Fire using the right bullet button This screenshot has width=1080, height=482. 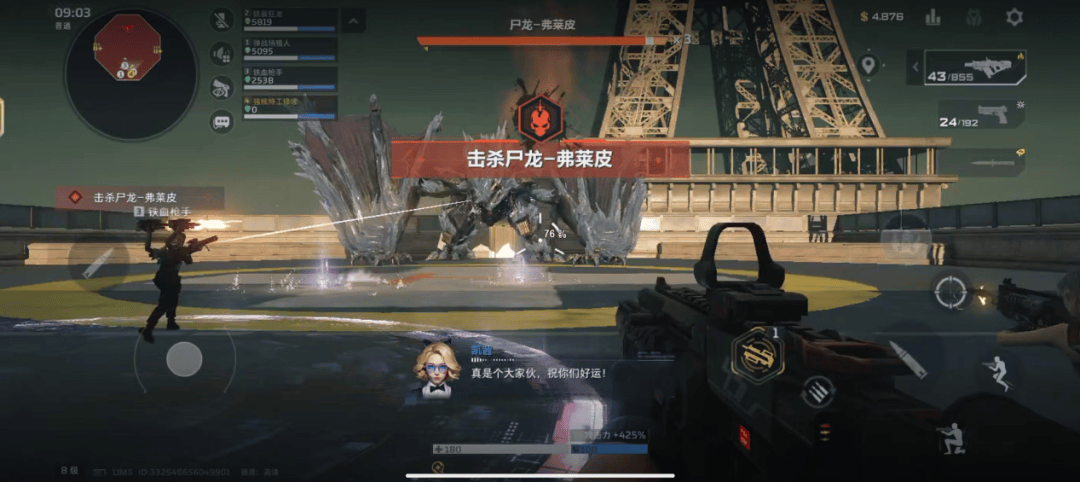tap(907, 360)
